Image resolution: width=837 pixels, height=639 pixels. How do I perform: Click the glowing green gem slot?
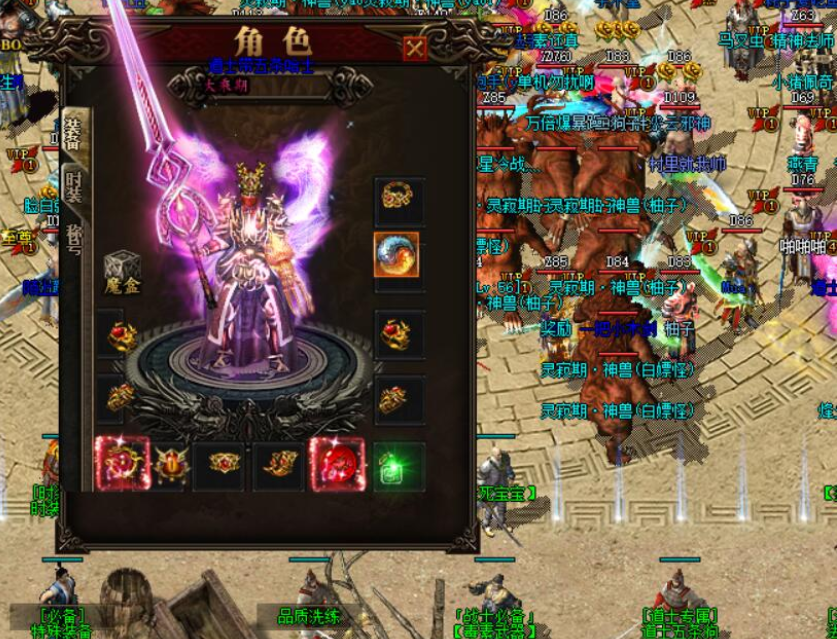pos(397,466)
